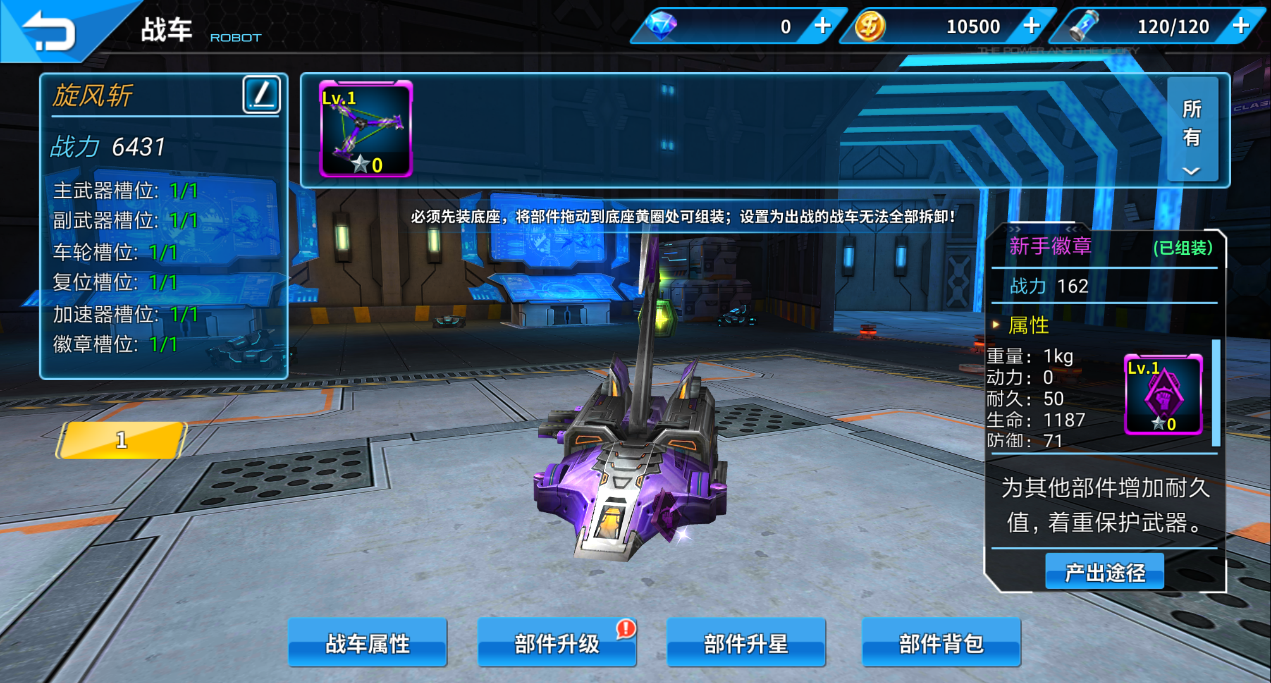This screenshot has height=683, width=1271.
Task: Add more gold coins with plus button
Action: point(1031,26)
